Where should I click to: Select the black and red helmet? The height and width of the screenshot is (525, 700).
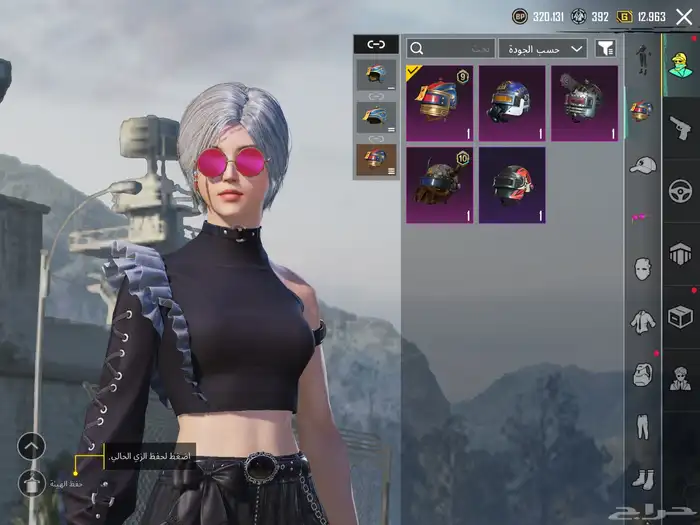click(x=512, y=185)
